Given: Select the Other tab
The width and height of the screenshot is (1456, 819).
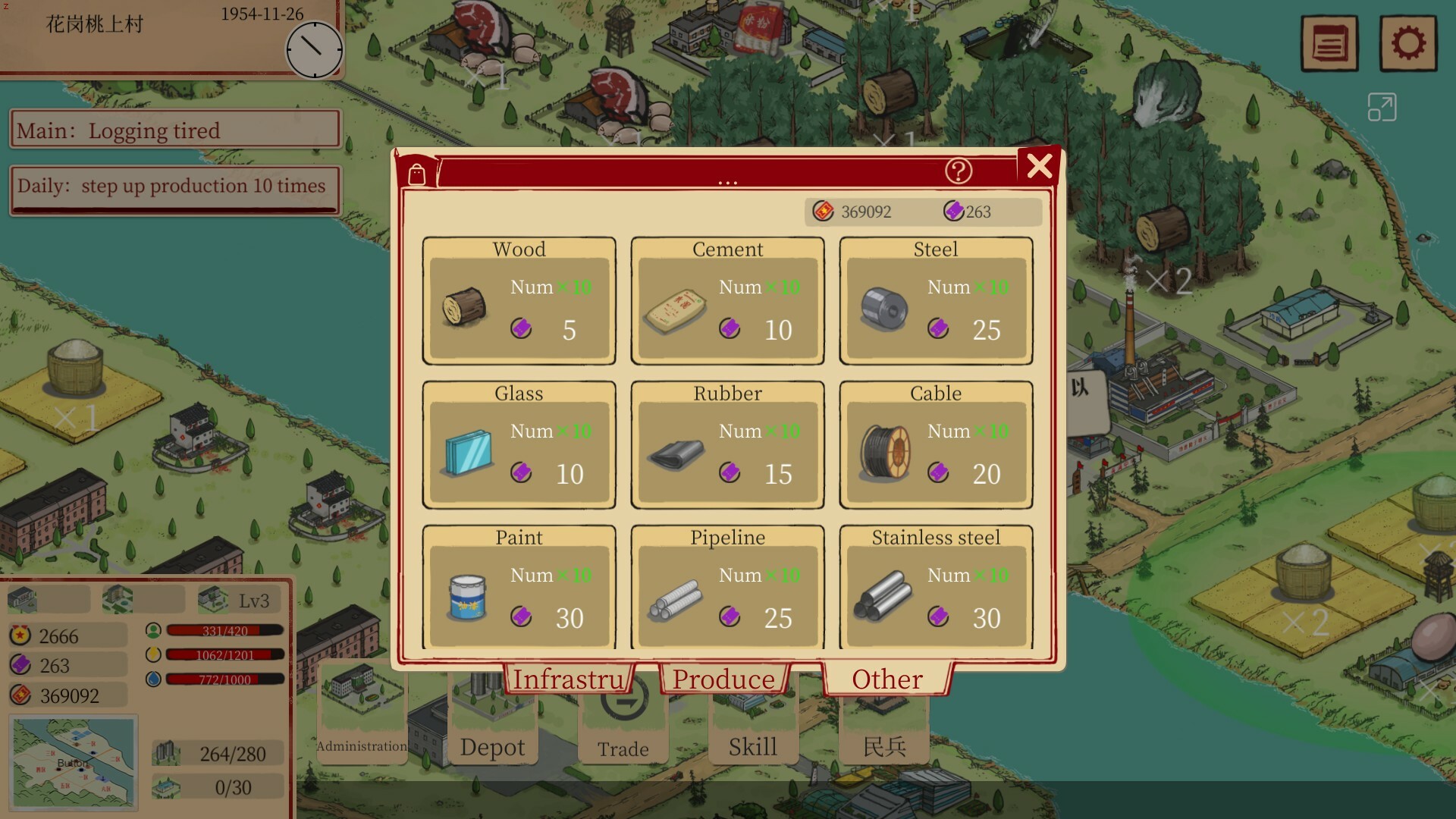Looking at the screenshot, I should [887, 679].
